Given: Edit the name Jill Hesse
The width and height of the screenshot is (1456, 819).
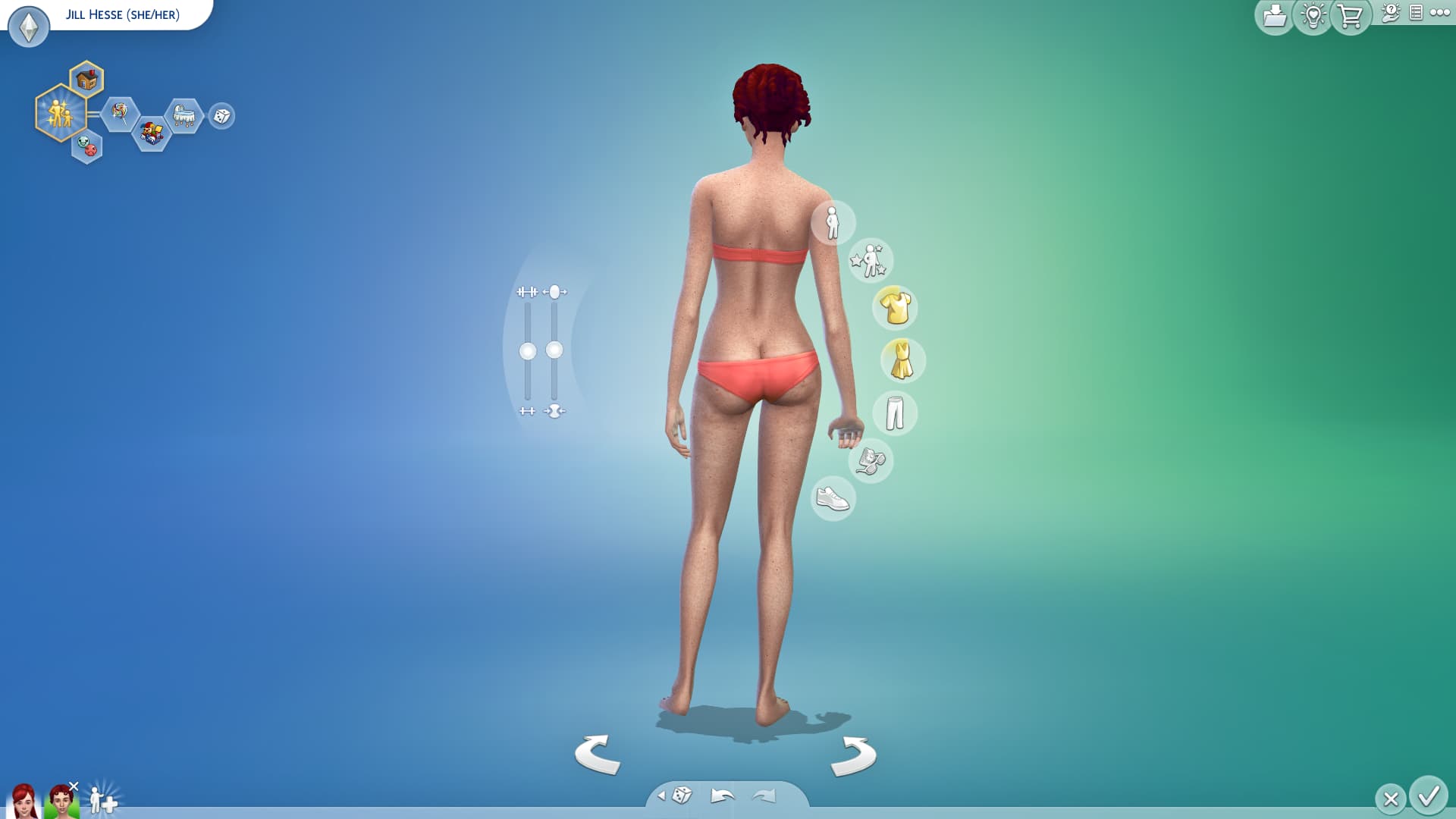Looking at the screenshot, I should [123, 14].
